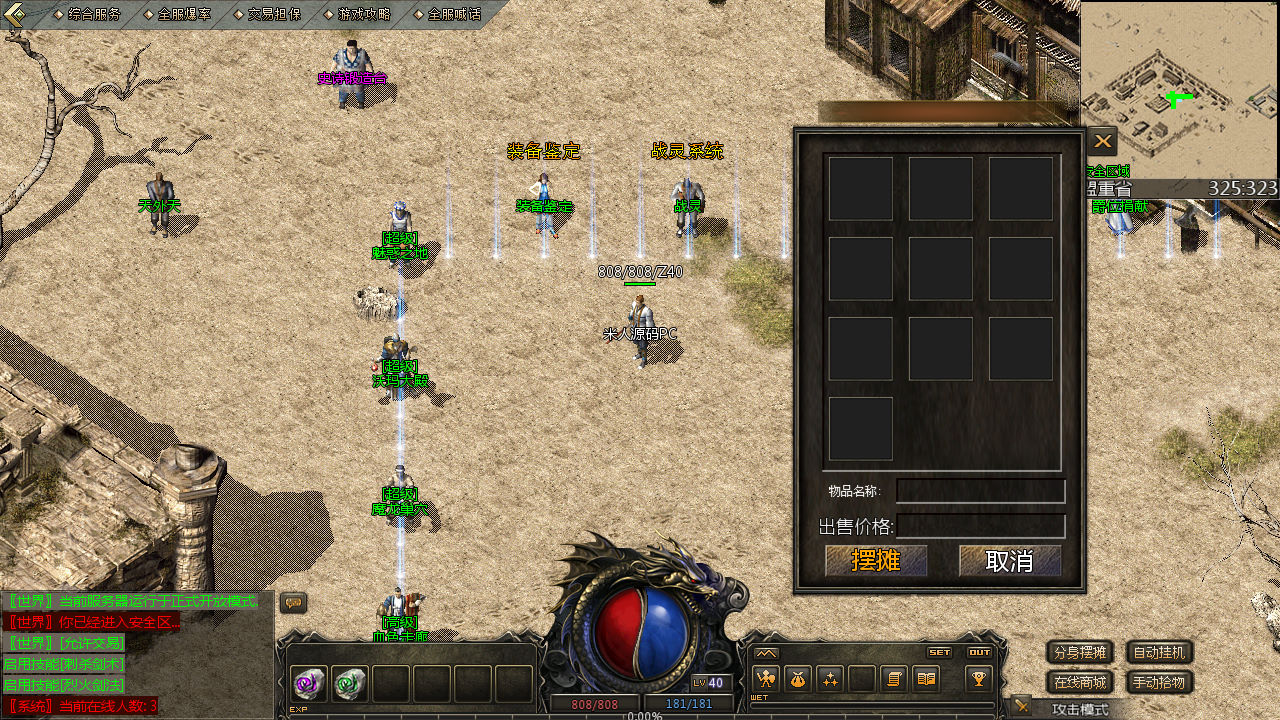
Task: Open the character panel warrior icon
Action: coord(766,680)
